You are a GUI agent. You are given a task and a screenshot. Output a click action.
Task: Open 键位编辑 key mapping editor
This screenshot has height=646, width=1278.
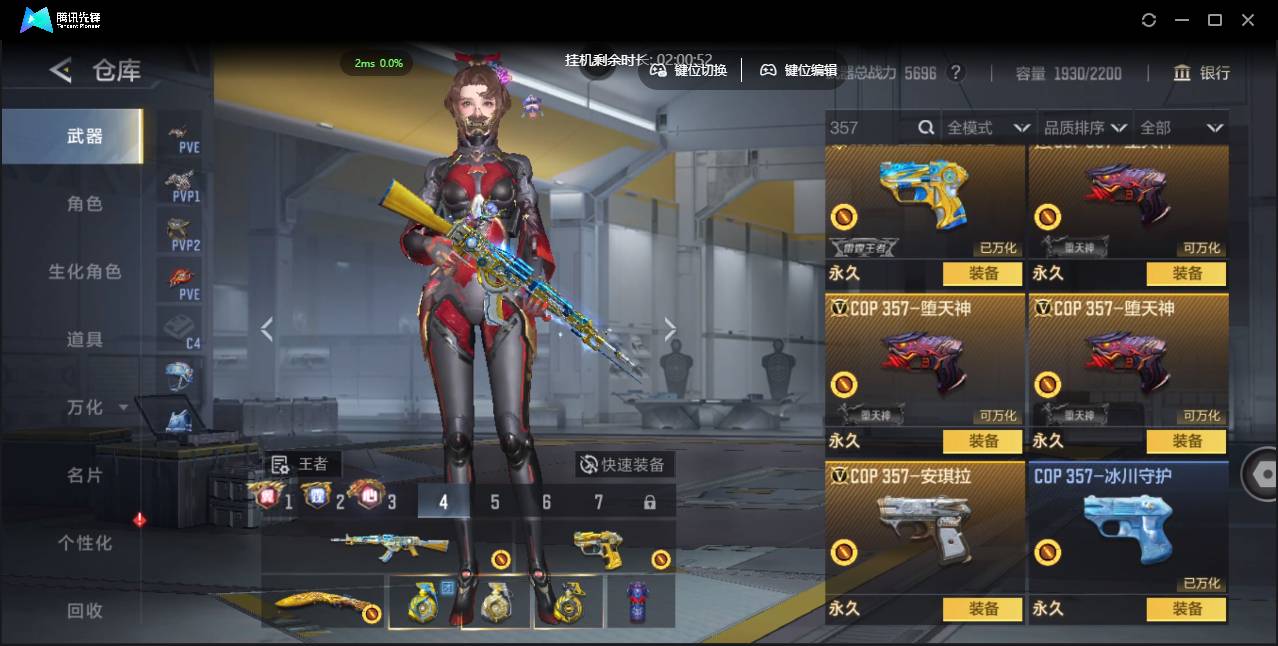tap(799, 71)
